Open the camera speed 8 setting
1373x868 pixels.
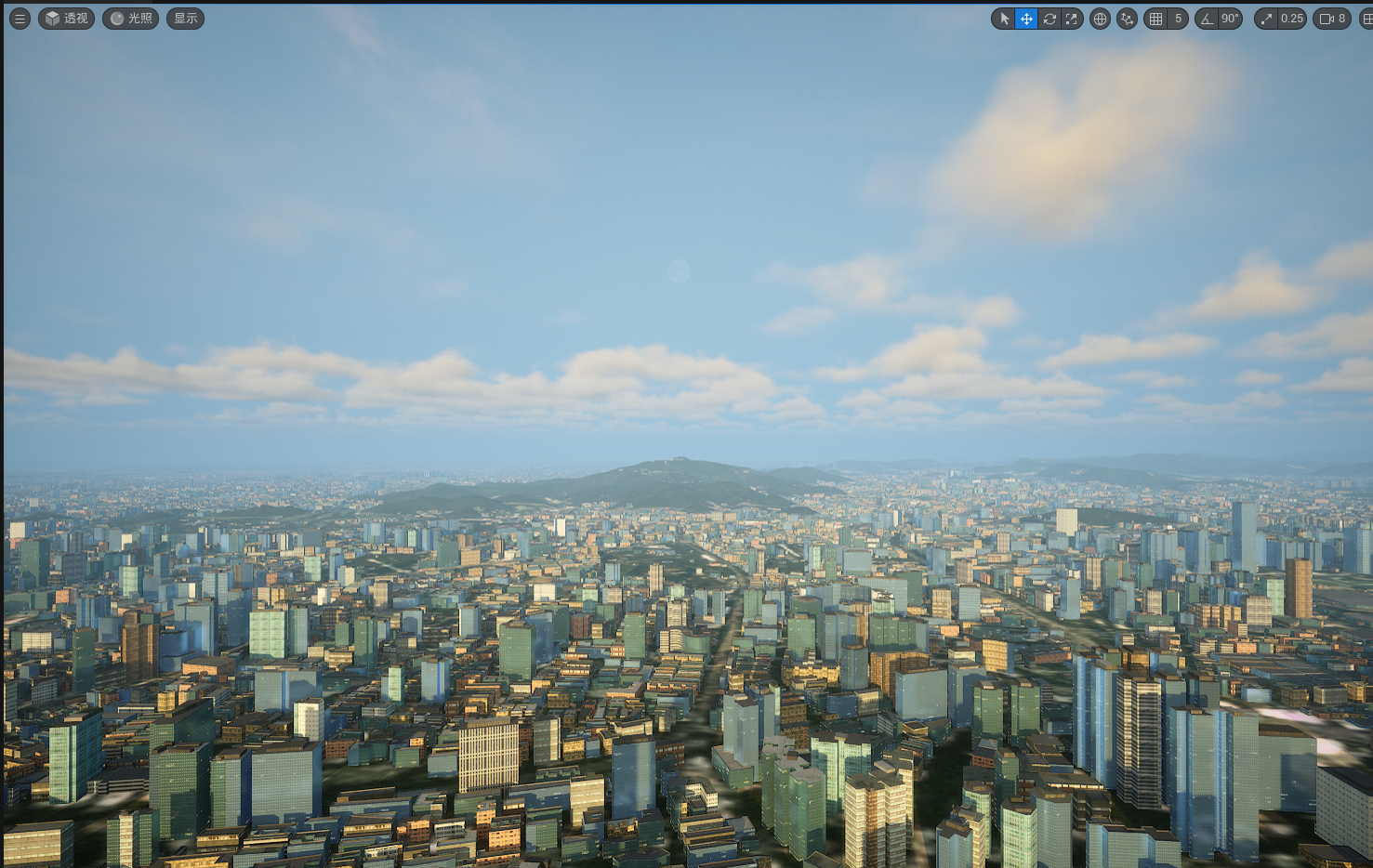(x=1332, y=19)
